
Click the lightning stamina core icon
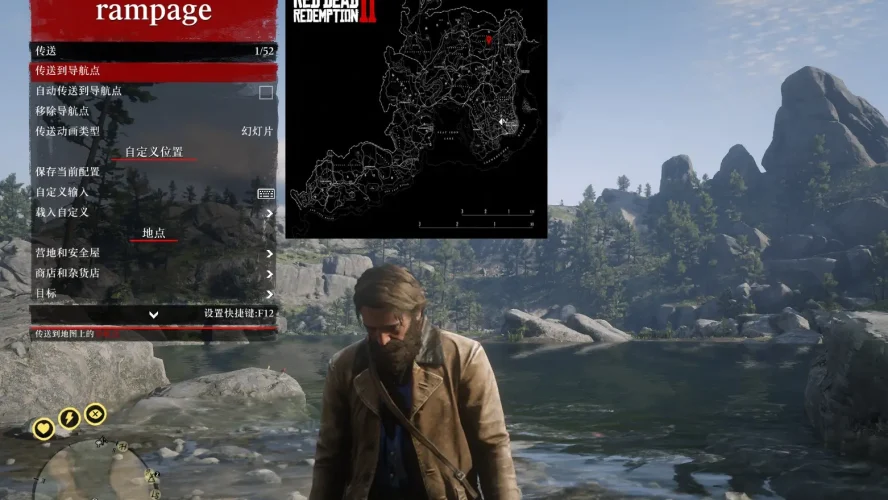tap(69, 418)
